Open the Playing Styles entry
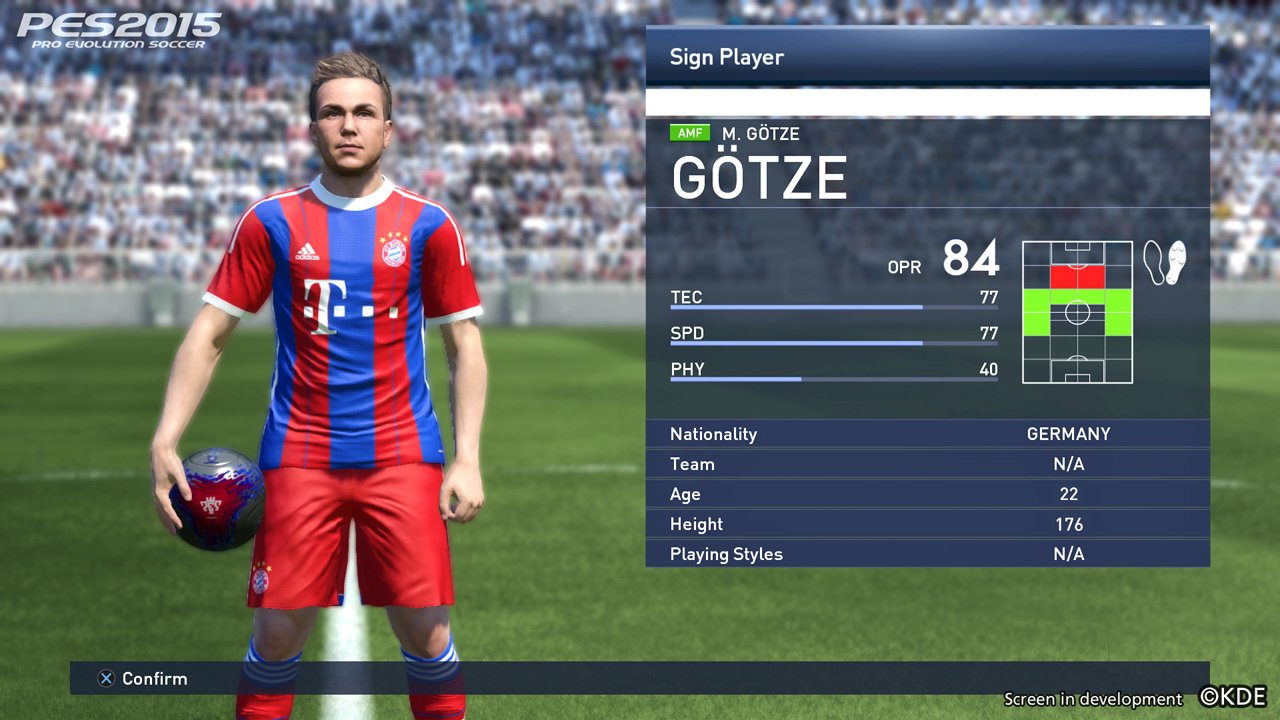The image size is (1280, 720). [927, 553]
